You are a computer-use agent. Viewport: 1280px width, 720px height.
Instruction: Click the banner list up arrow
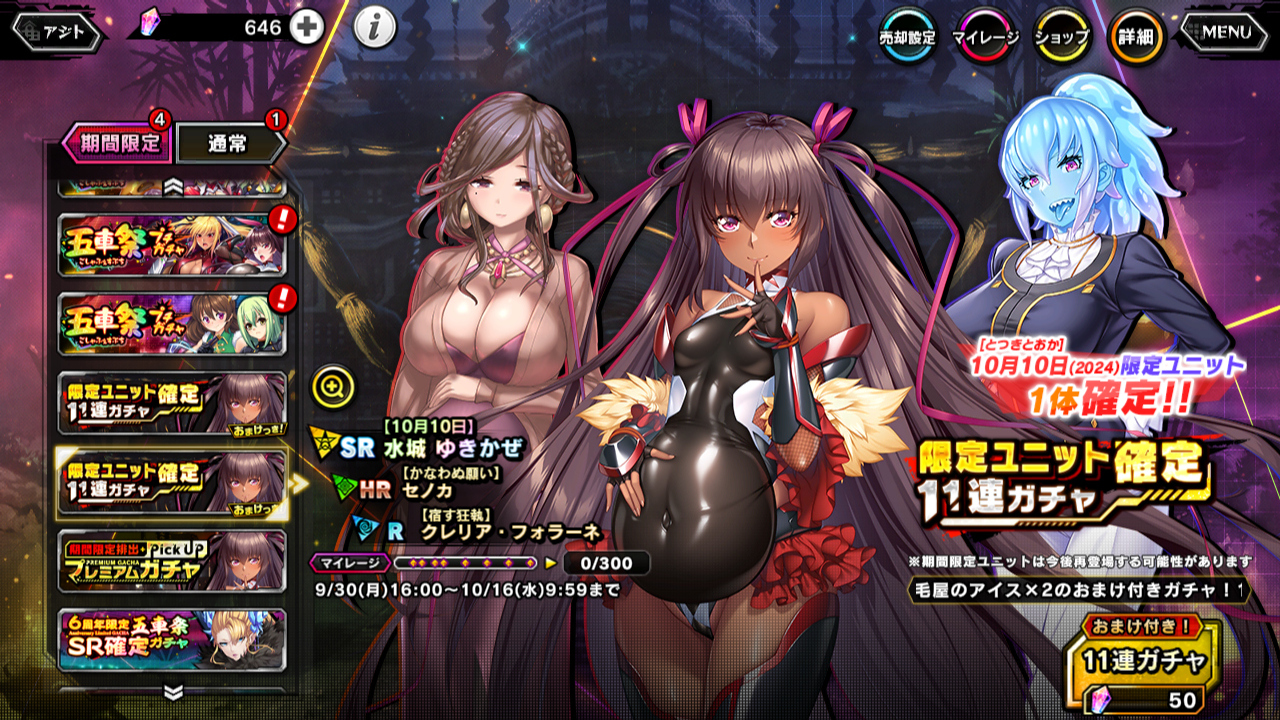173,185
